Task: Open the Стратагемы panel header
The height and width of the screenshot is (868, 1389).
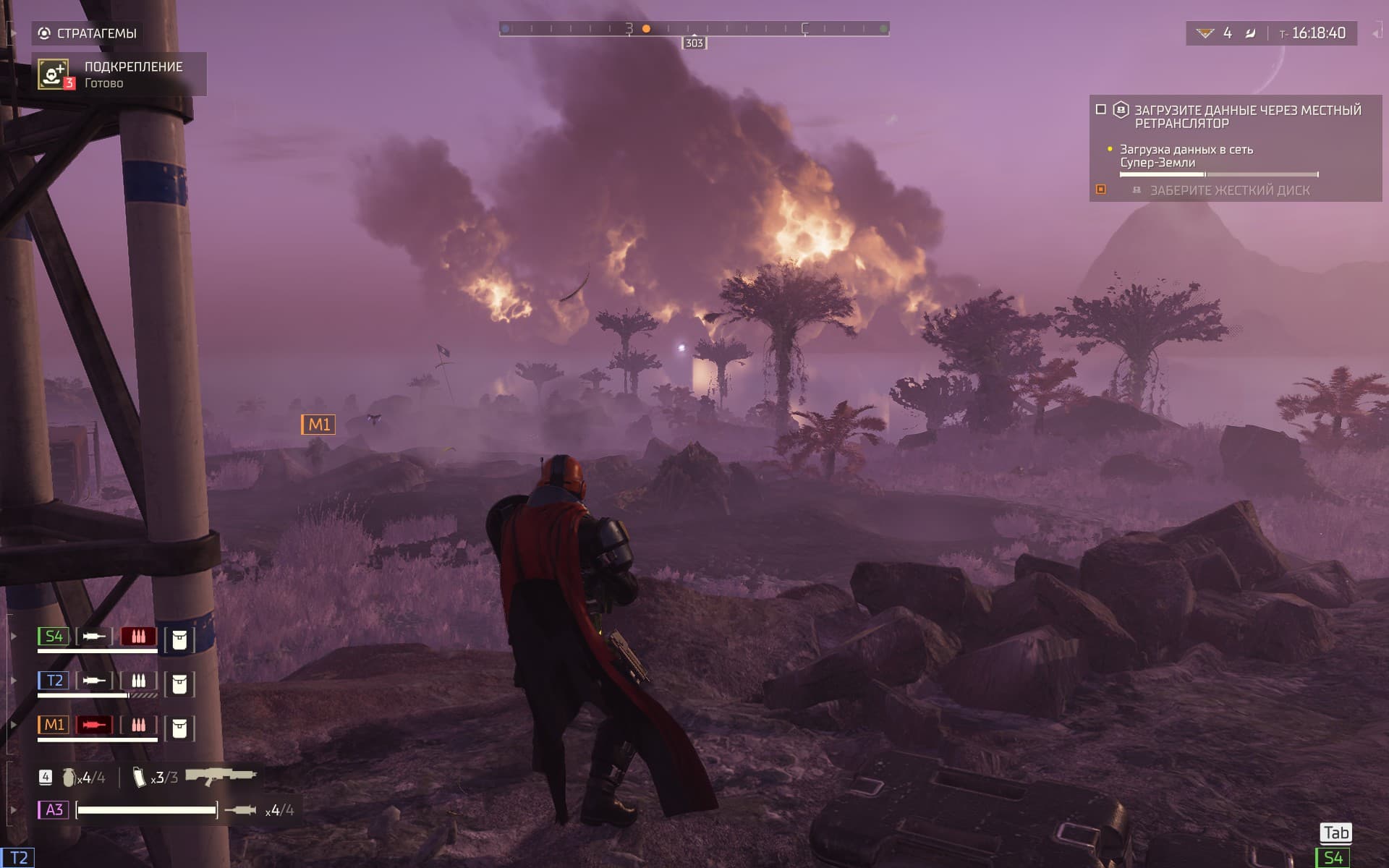Action: [x=88, y=33]
